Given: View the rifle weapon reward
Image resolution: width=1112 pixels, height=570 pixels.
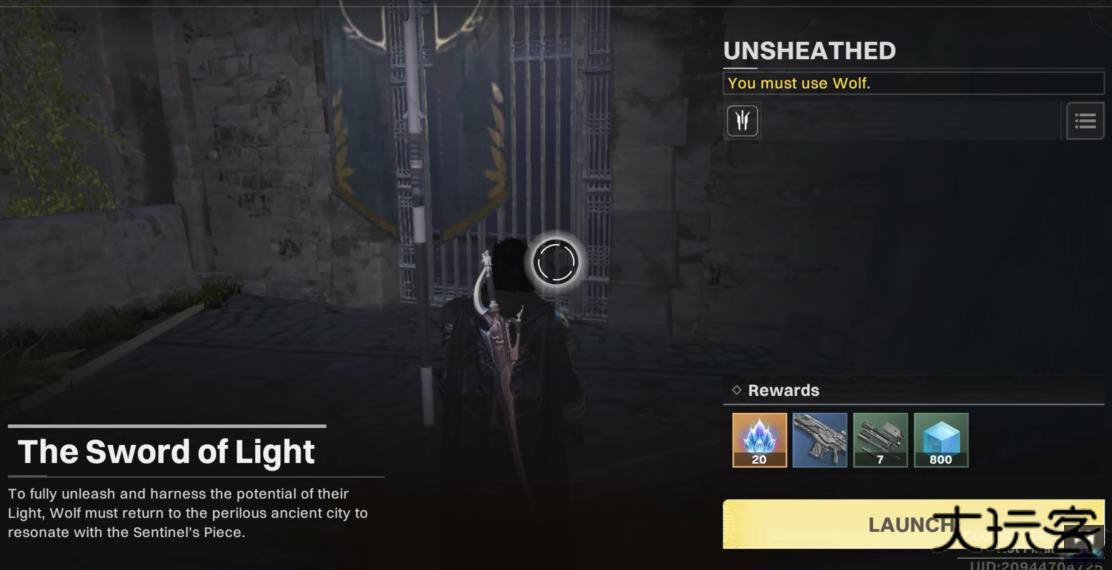Looking at the screenshot, I should pos(820,440).
